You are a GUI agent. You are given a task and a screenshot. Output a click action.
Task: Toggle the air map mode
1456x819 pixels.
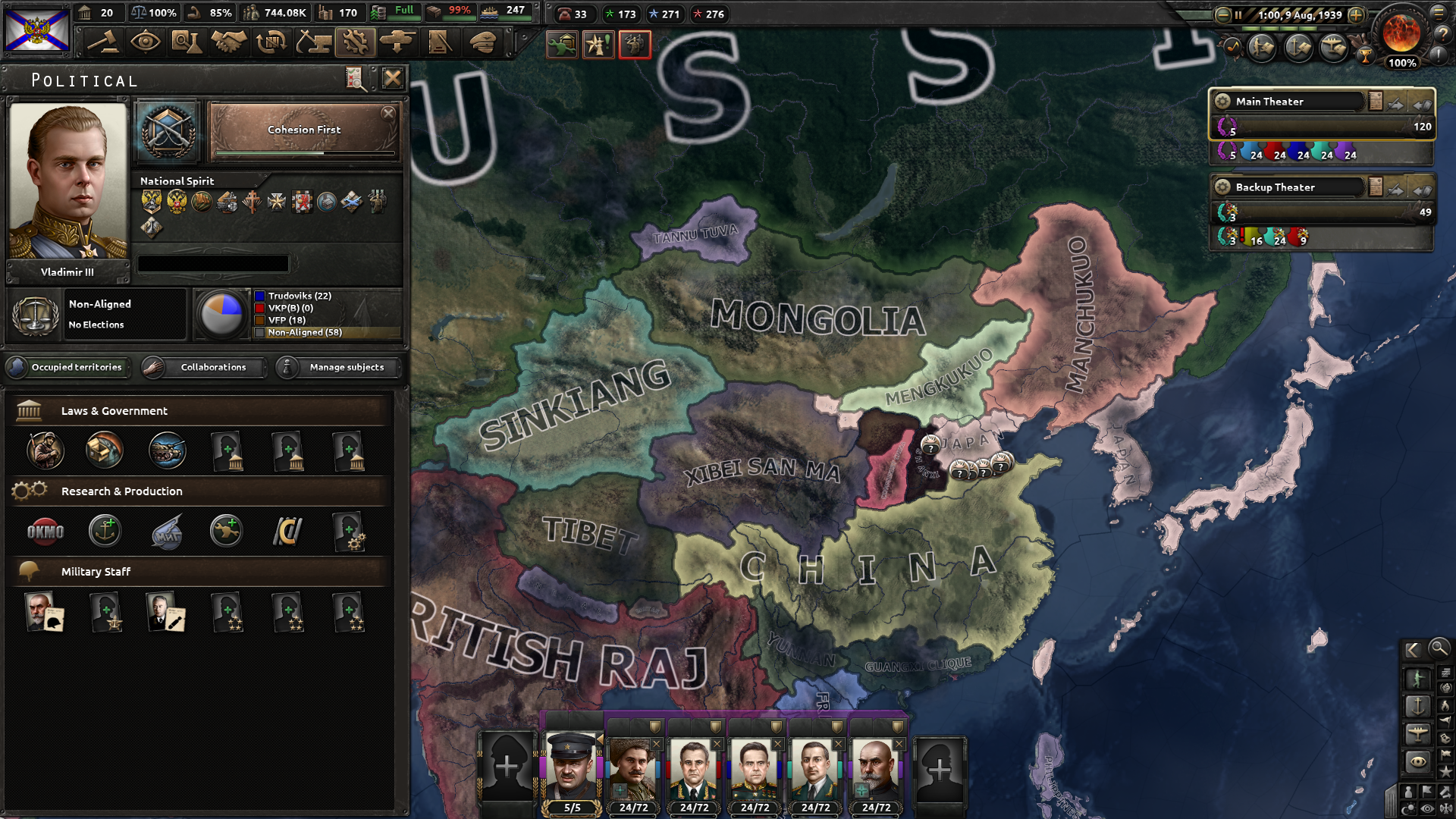click(1418, 734)
